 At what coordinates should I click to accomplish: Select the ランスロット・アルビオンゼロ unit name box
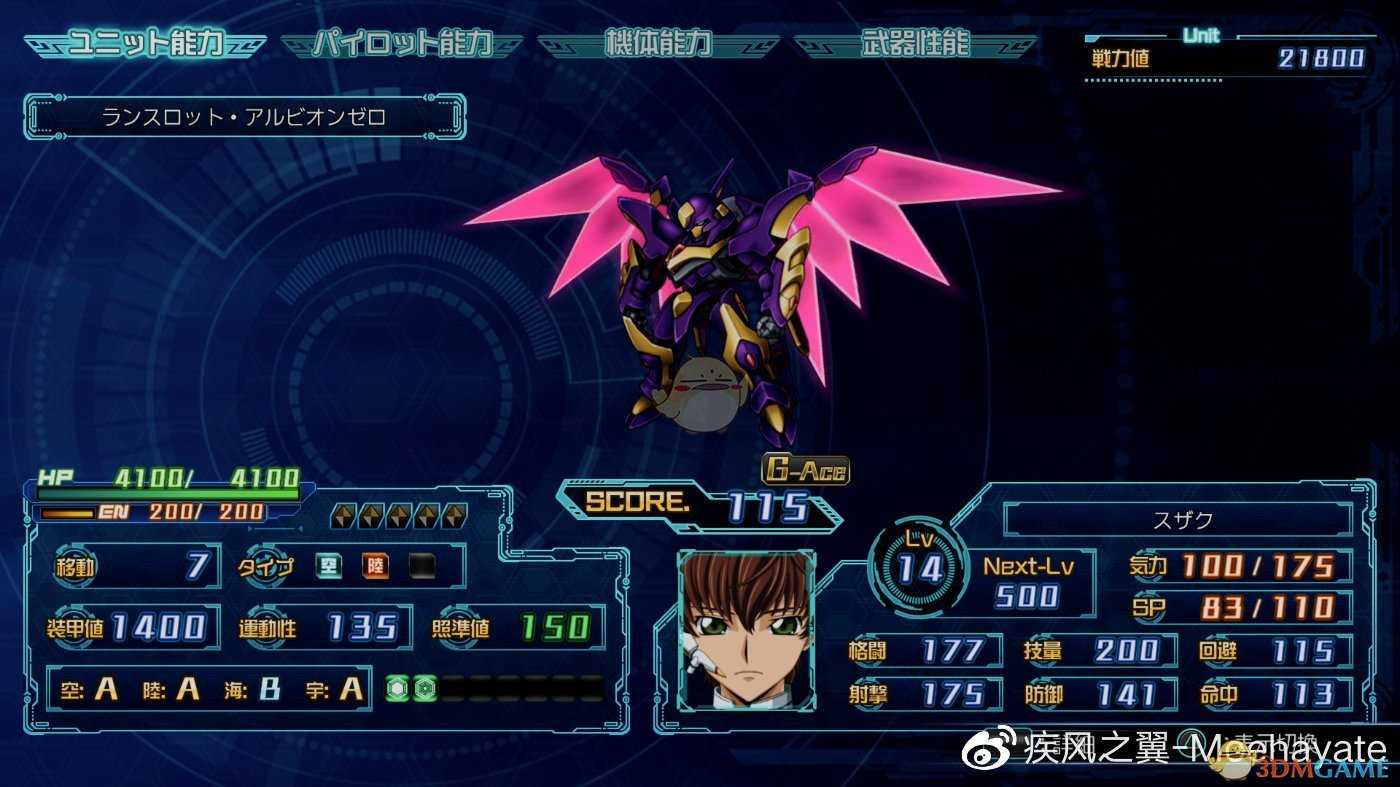244,117
